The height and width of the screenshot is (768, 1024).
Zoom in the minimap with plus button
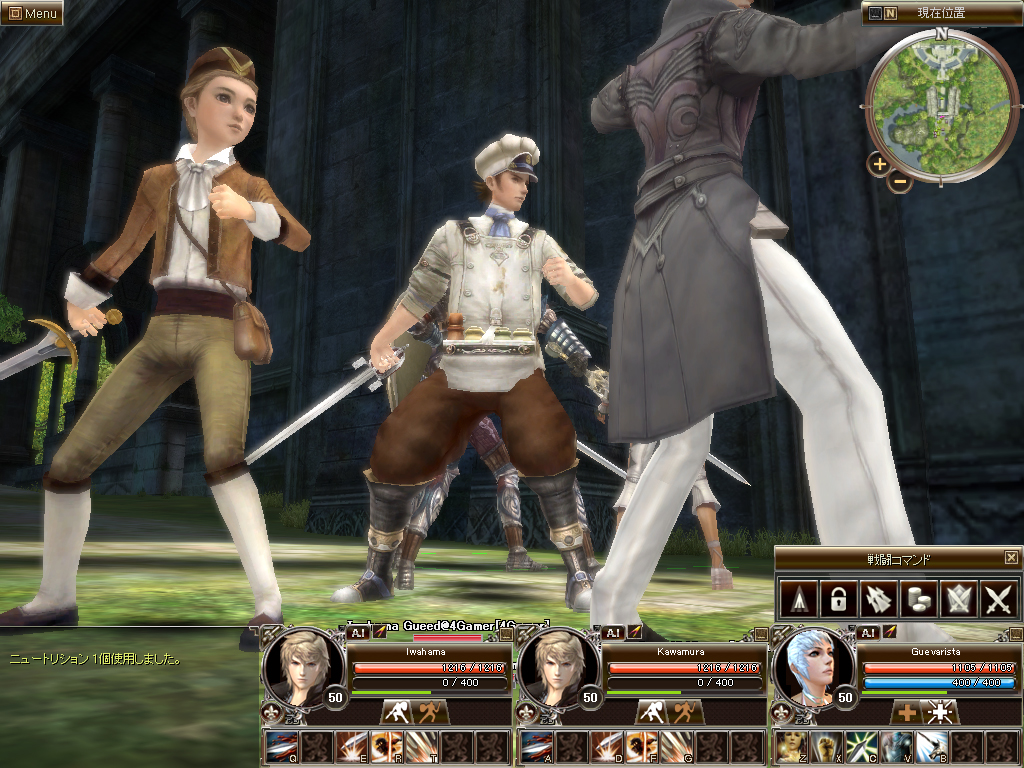[879, 164]
